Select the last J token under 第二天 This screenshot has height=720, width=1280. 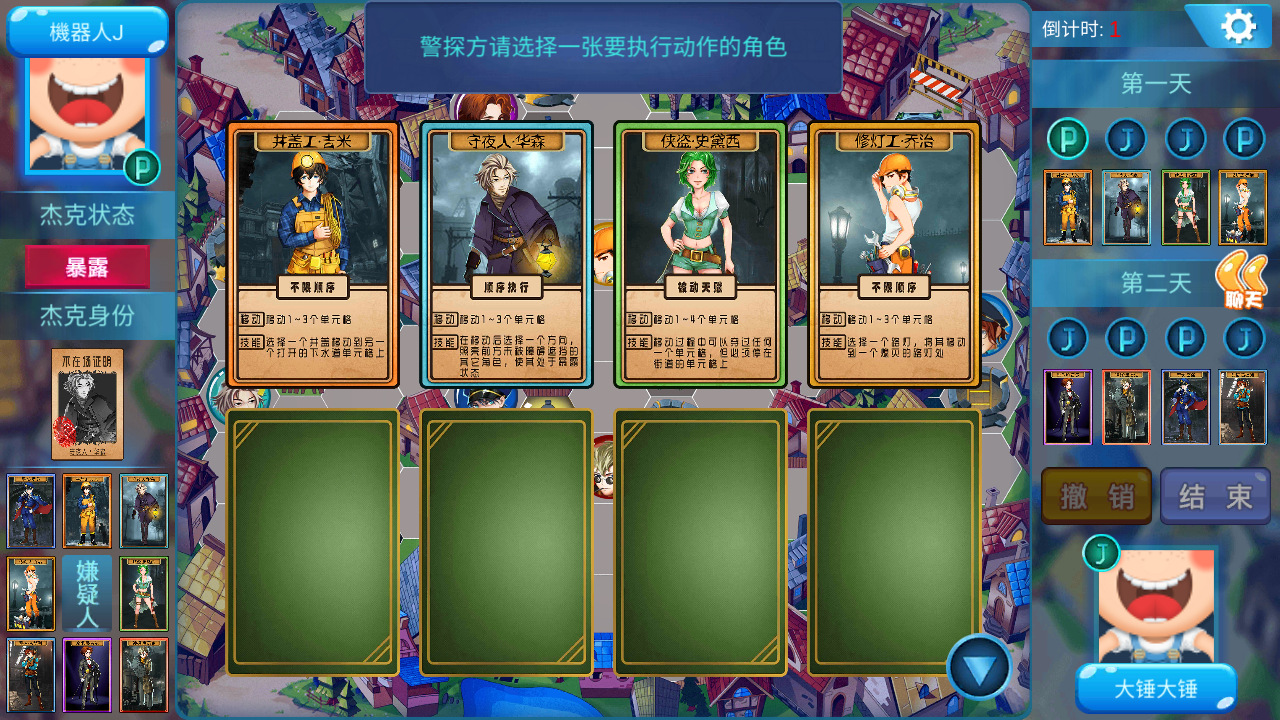(1243, 338)
